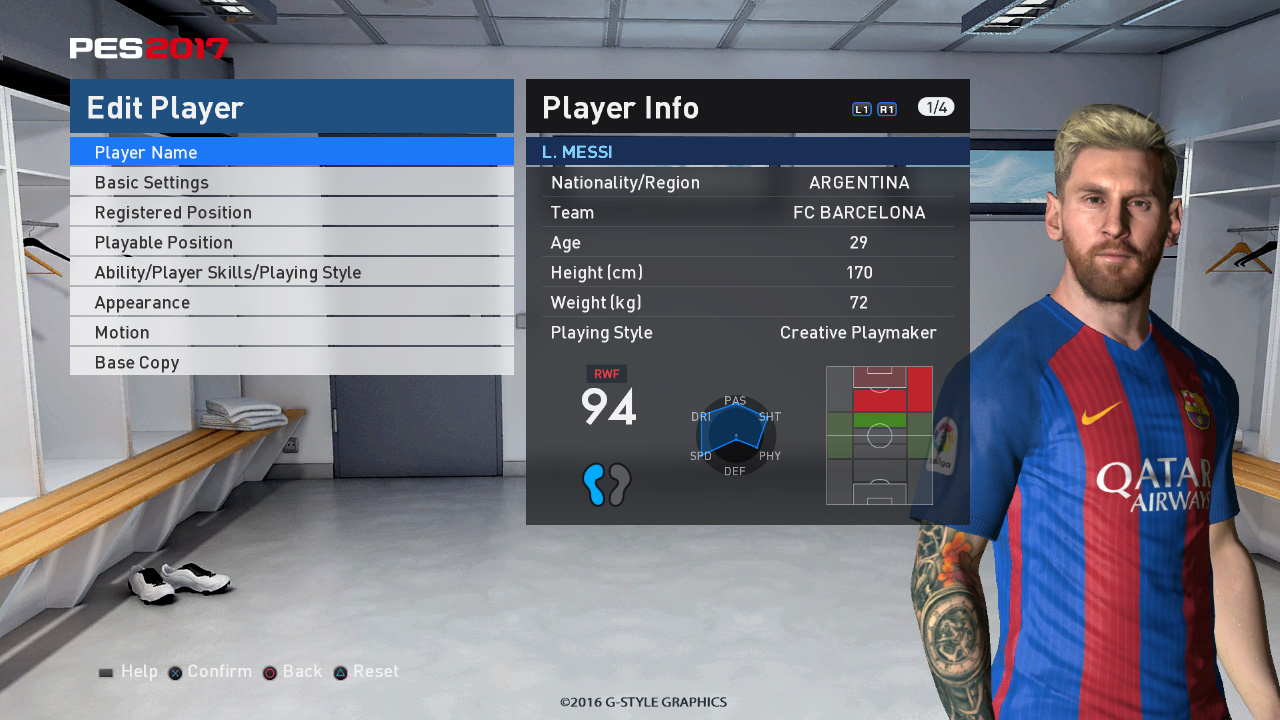
Task: Open the Nationality/Region selector showing ARGENTINA
Action: 859,182
